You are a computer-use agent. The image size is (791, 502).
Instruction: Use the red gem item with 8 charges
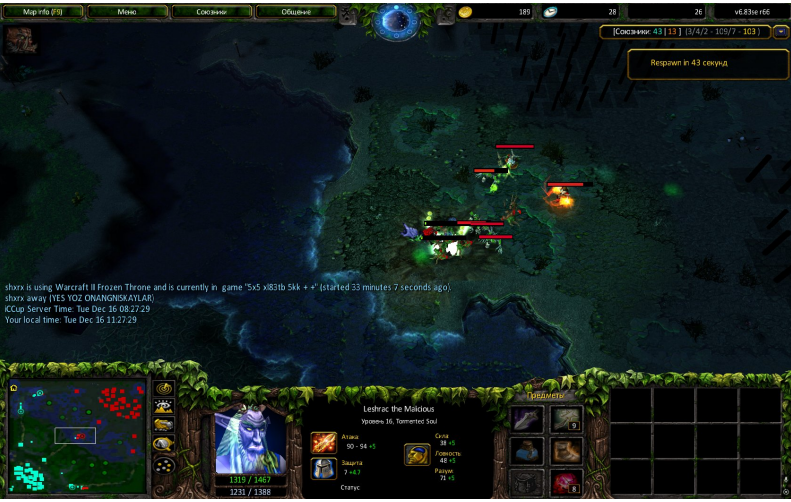coord(566,483)
